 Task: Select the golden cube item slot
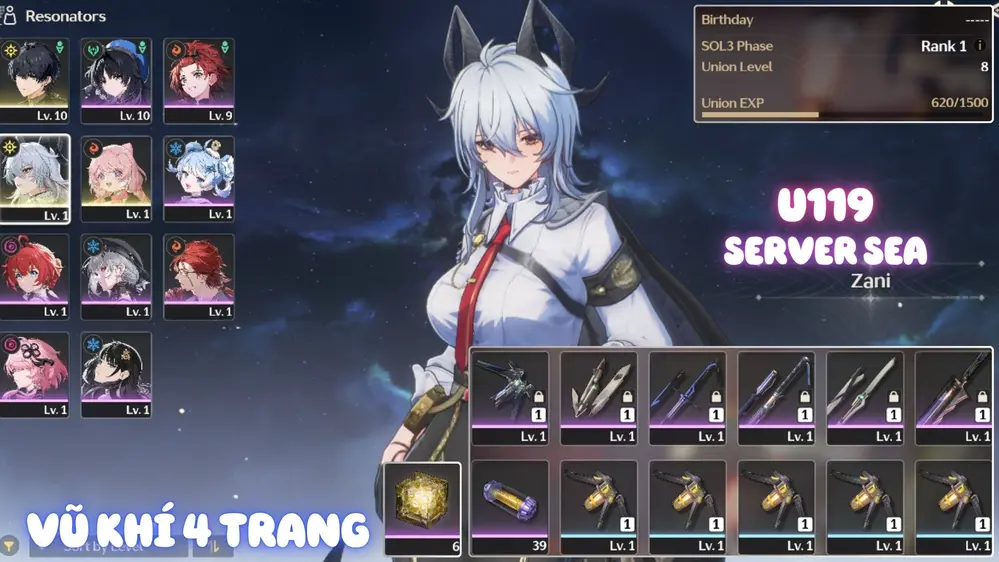422,507
